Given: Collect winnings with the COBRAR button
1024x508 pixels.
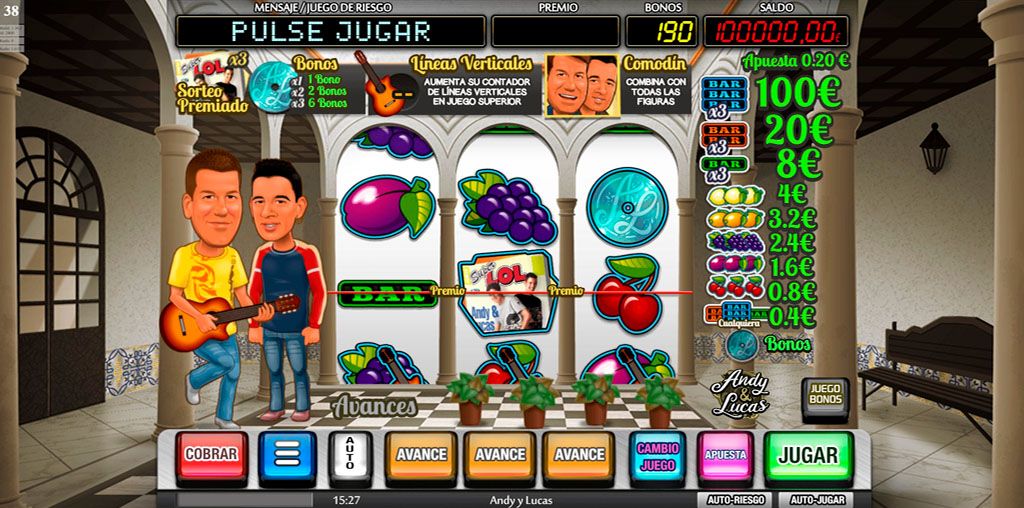Looking at the screenshot, I should tap(211, 455).
